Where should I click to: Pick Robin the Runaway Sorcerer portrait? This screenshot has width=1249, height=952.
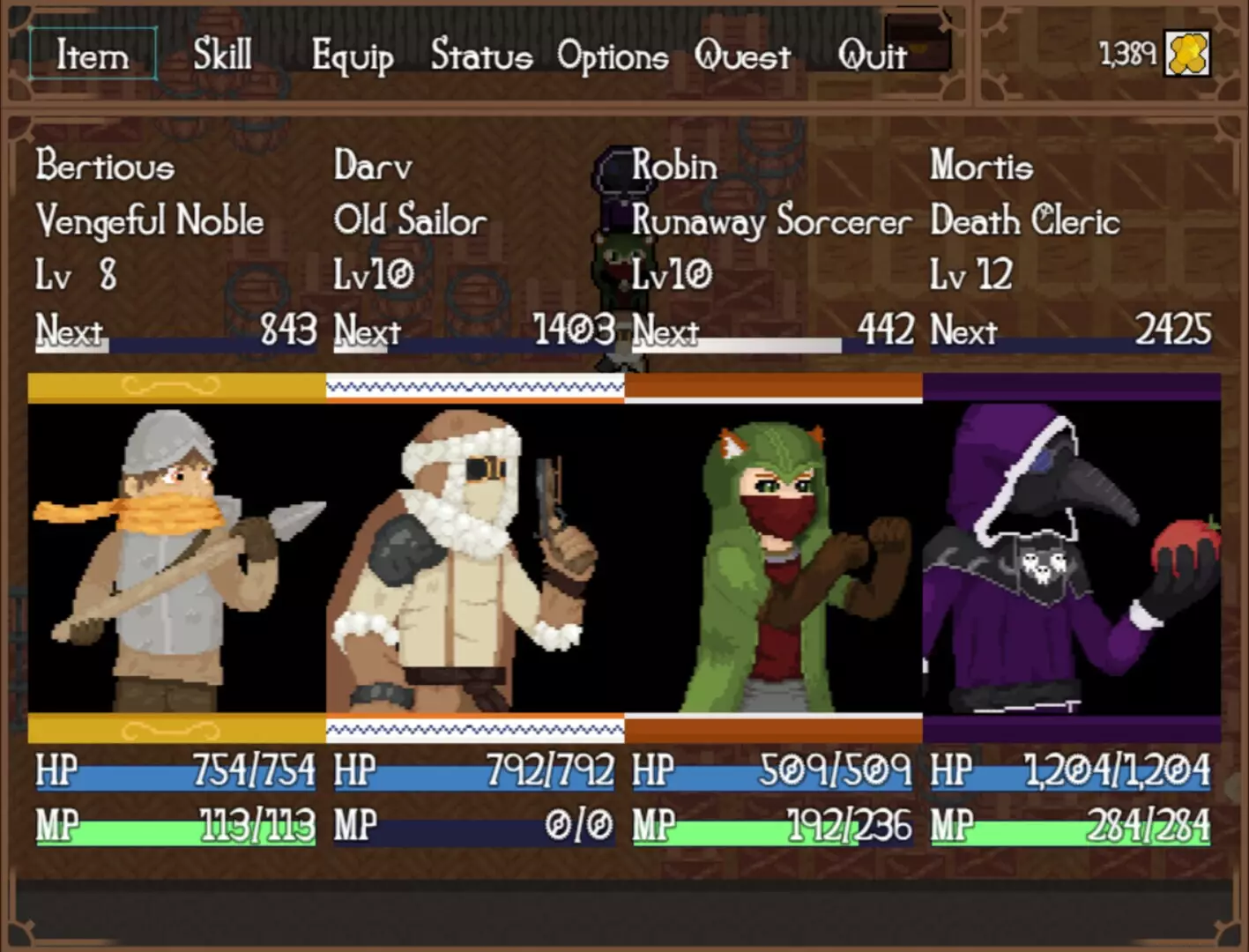(x=773, y=557)
